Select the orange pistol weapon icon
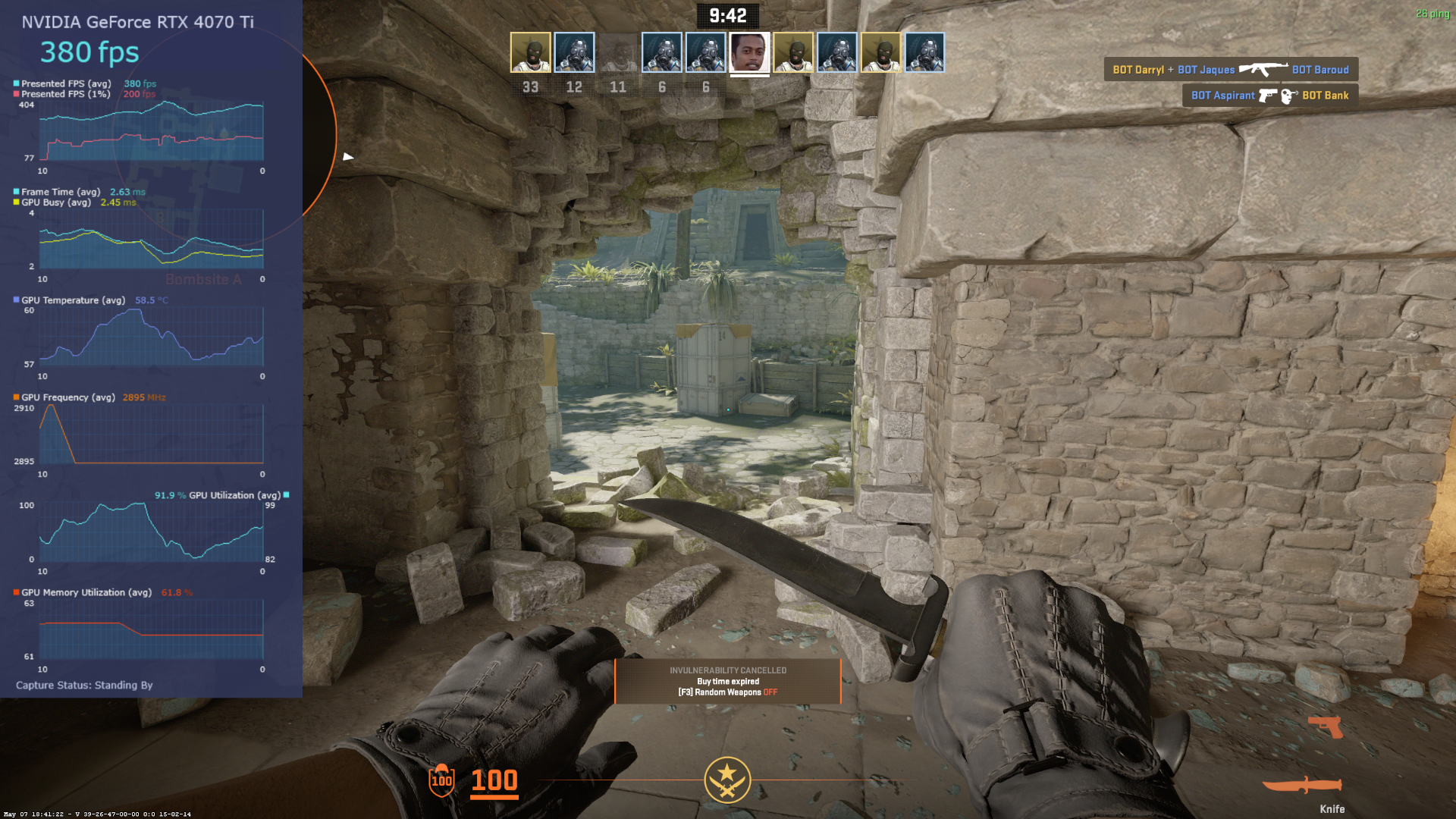Viewport: 1456px width, 819px height. 1326,726
